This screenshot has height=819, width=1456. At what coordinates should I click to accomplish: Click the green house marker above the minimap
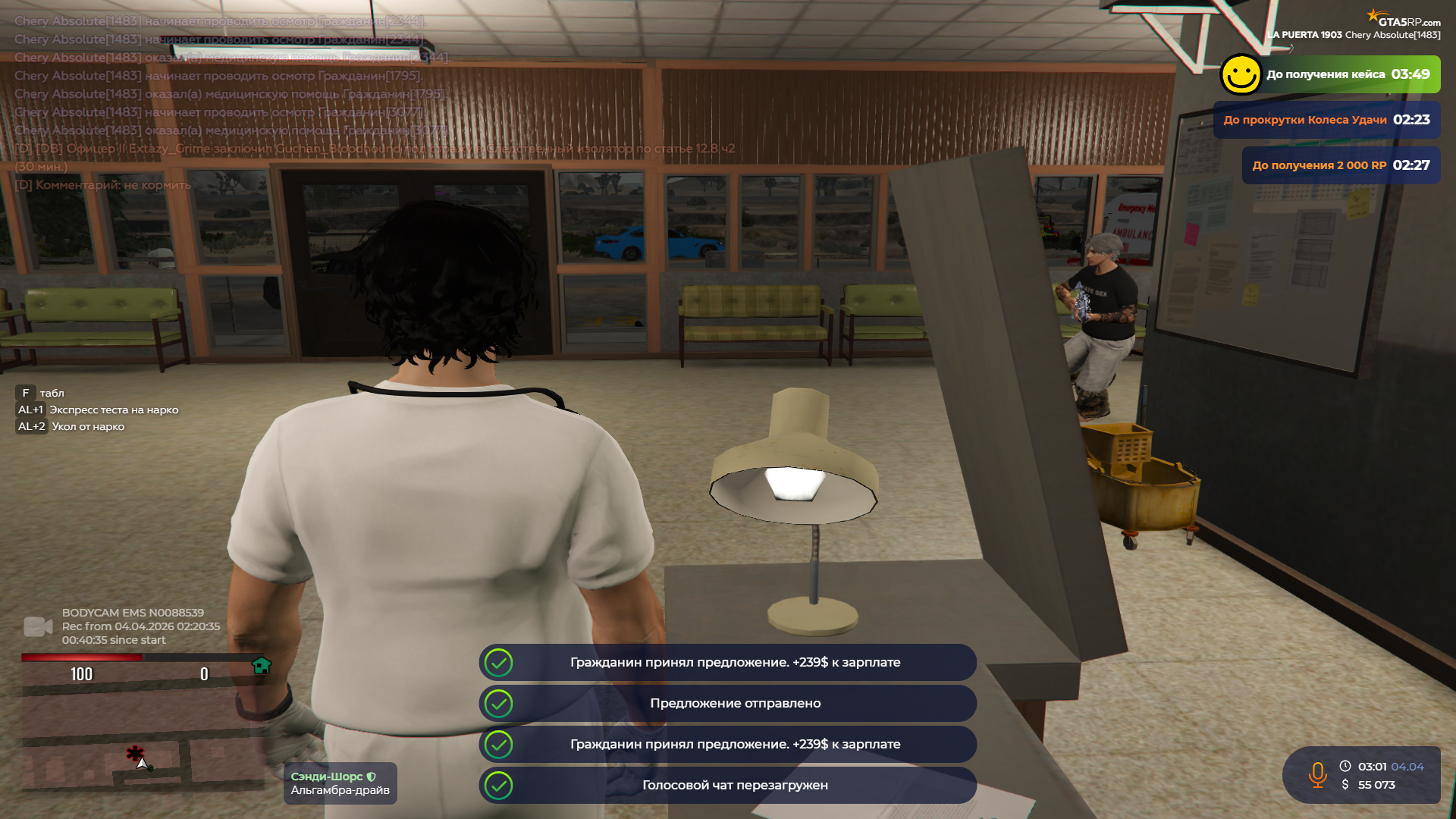[x=262, y=666]
